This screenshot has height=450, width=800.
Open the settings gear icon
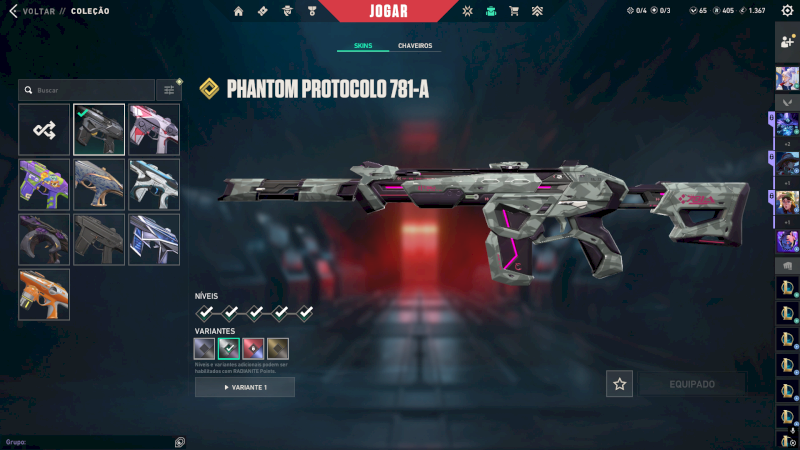[x=786, y=11]
